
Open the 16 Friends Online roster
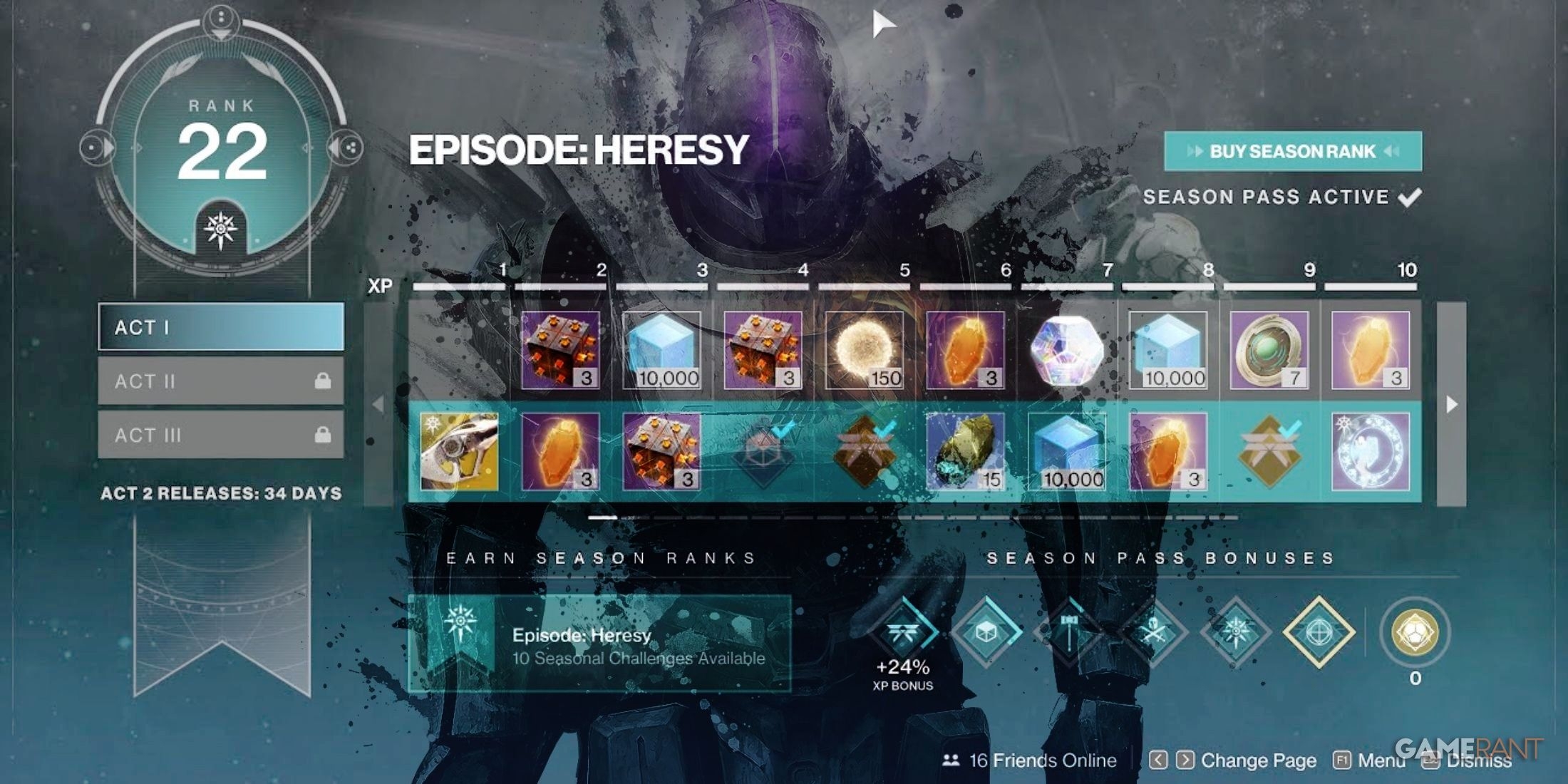click(x=1030, y=760)
